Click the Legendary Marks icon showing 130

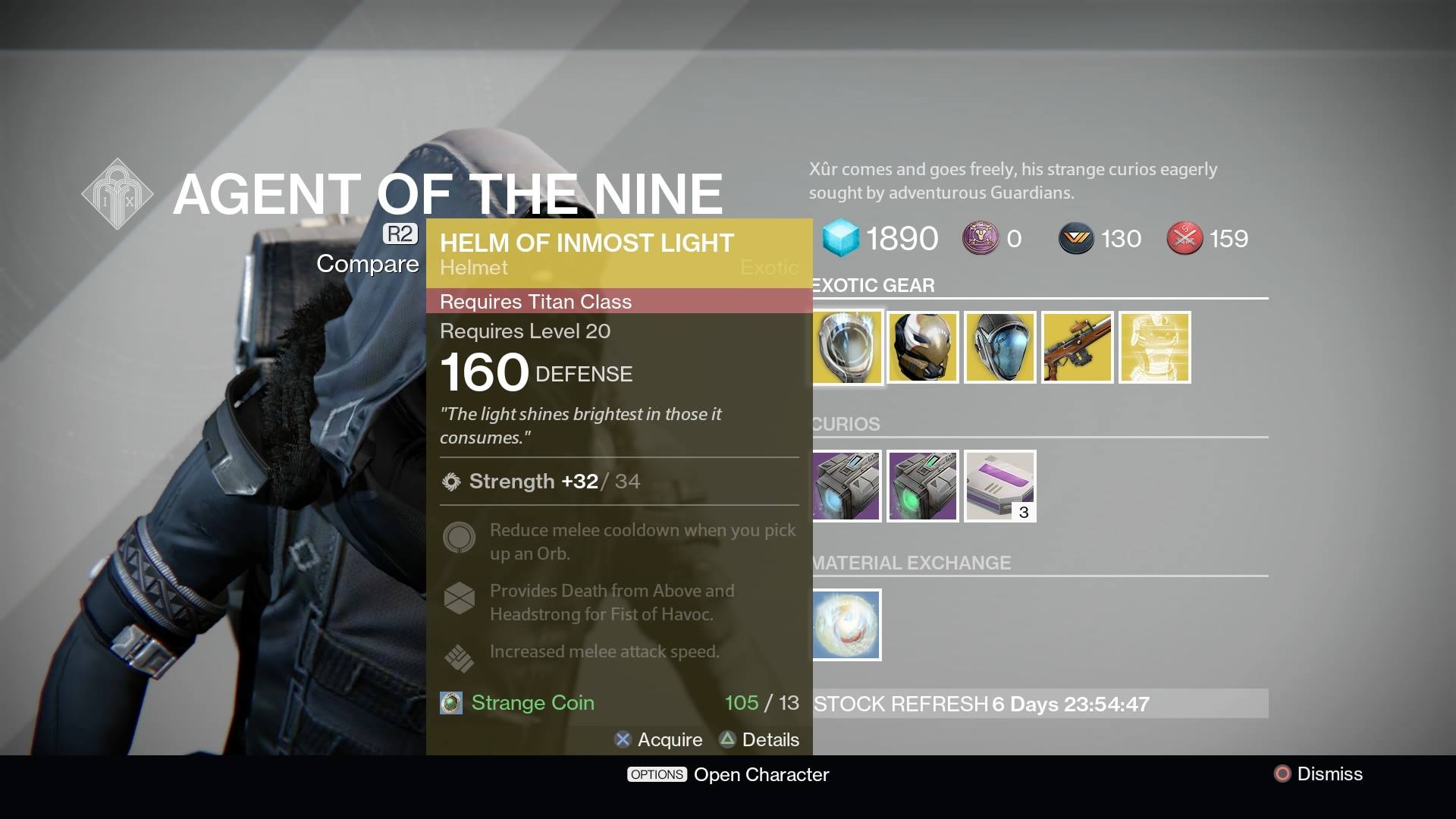click(x=1077, y=238)
